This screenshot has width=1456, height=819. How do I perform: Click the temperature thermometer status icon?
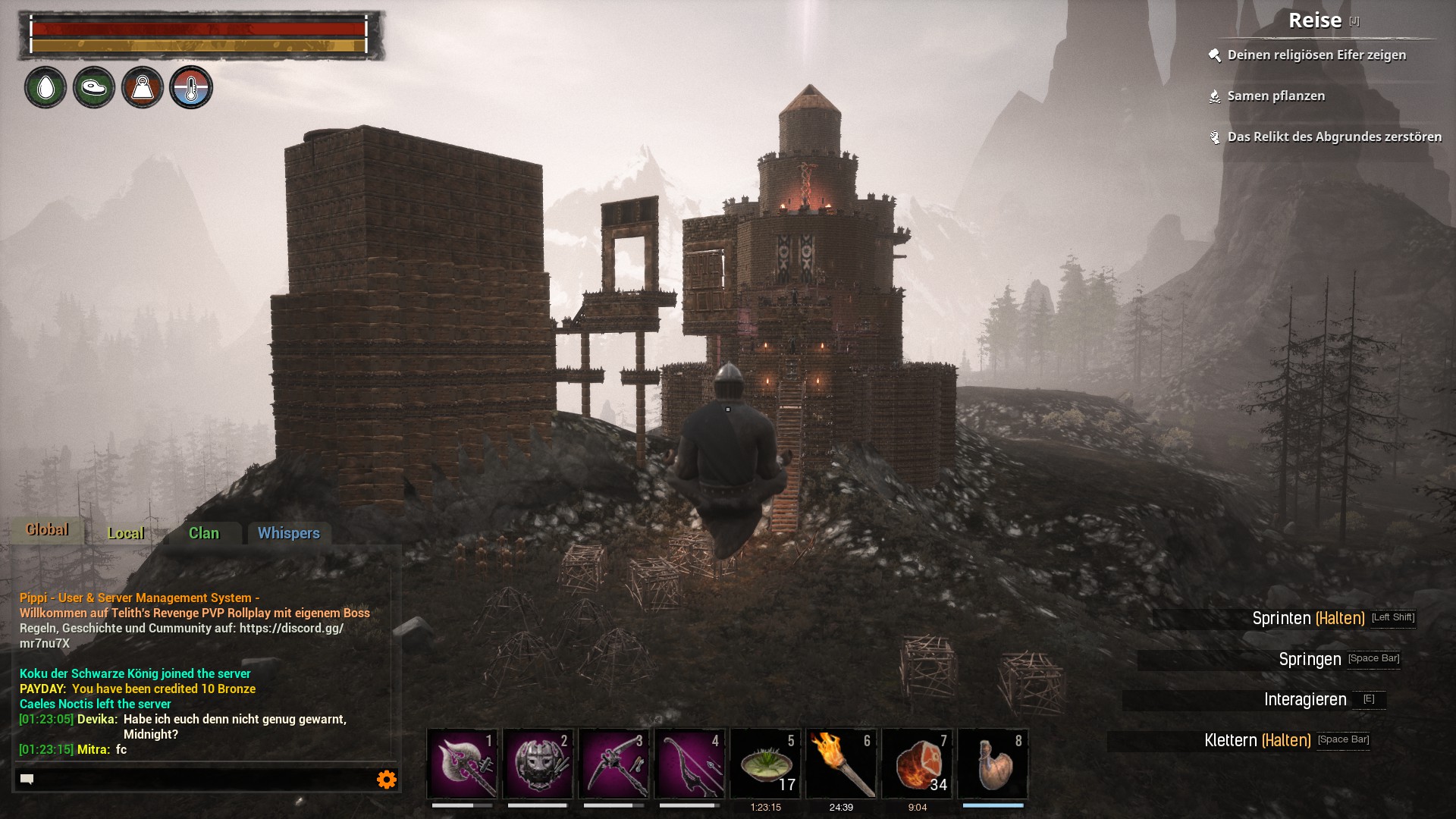pyautogui.click(x=191, y=88)
